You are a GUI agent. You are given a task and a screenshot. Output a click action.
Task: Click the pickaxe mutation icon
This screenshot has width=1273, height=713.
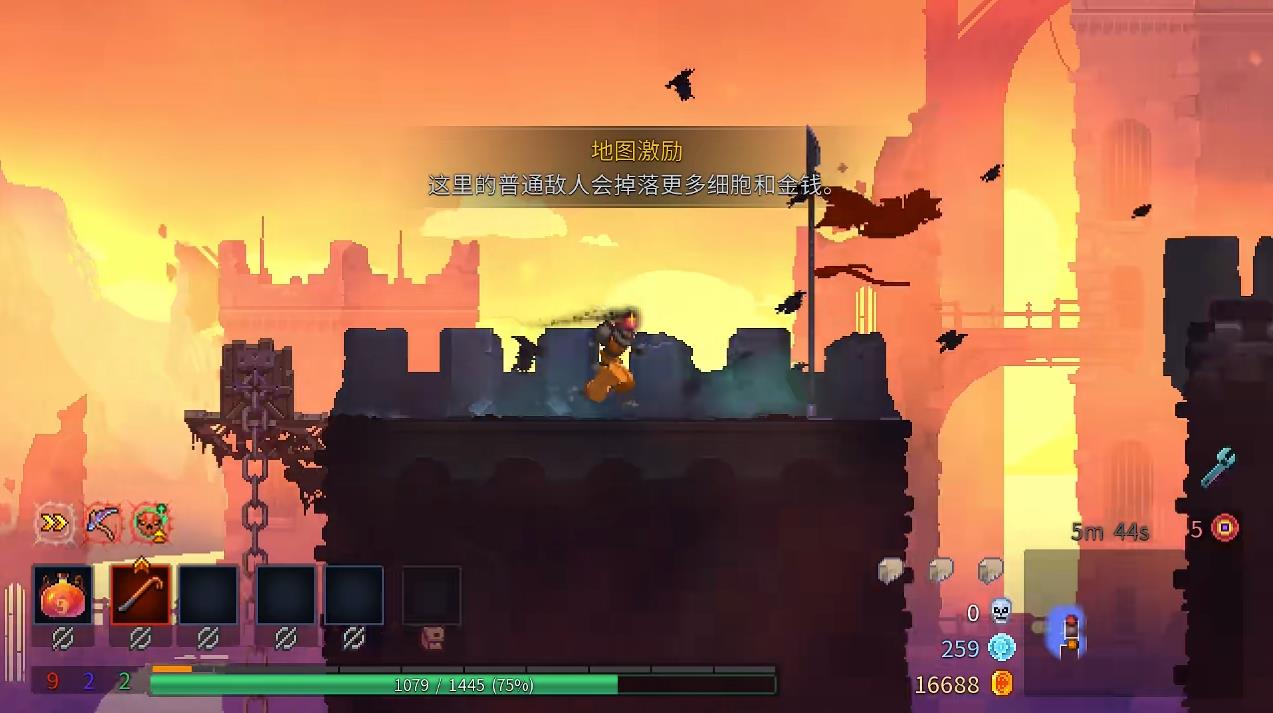click(103, 522)
